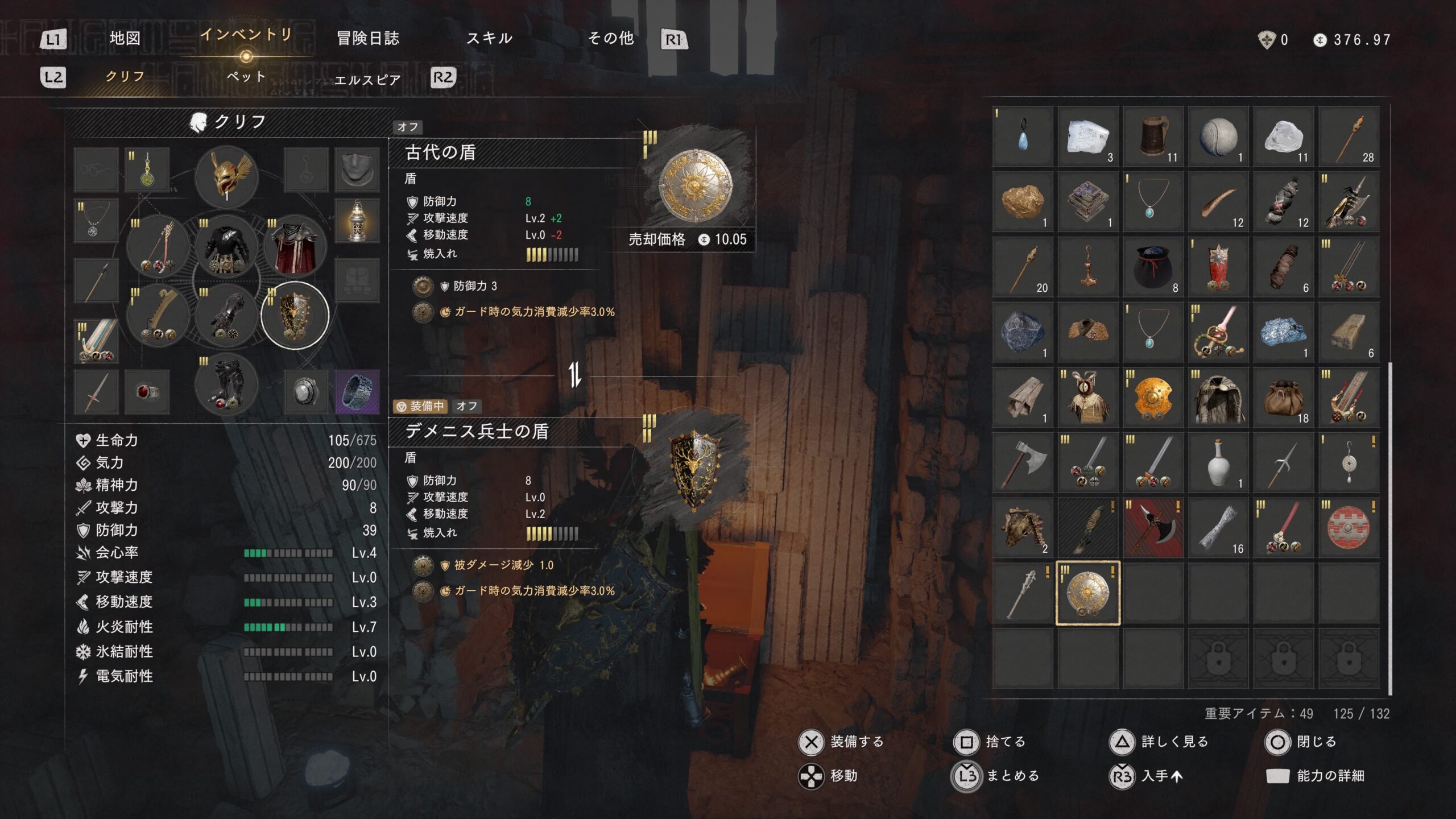Select the equipped black chest armor slot

[x=227, y=247]
